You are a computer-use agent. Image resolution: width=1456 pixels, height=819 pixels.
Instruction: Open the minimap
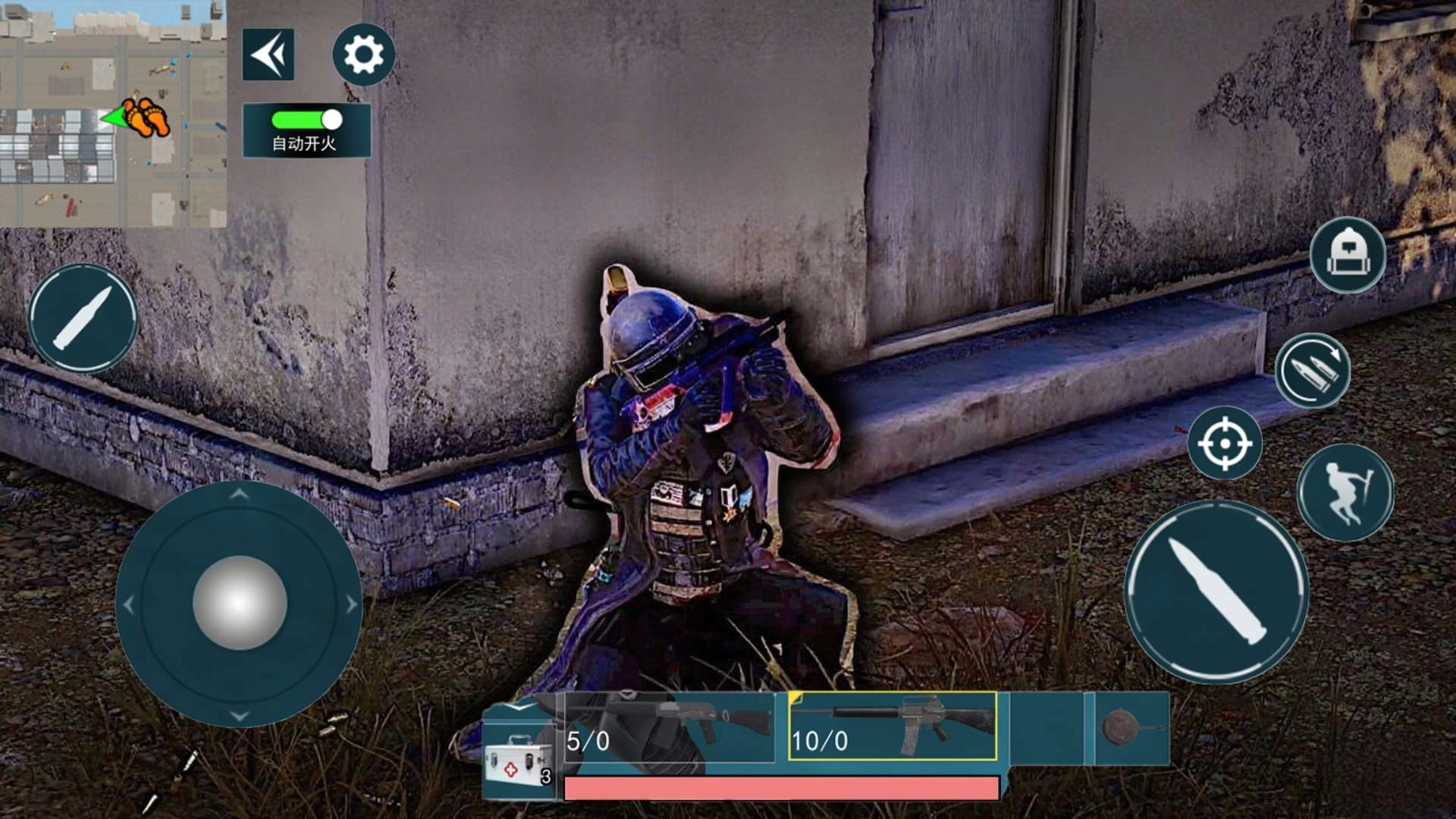click(113, 114)
